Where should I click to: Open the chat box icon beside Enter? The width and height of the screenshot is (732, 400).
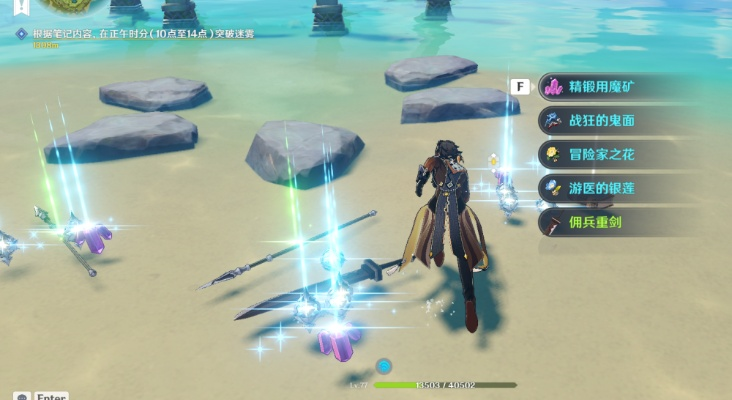[20, 395]
